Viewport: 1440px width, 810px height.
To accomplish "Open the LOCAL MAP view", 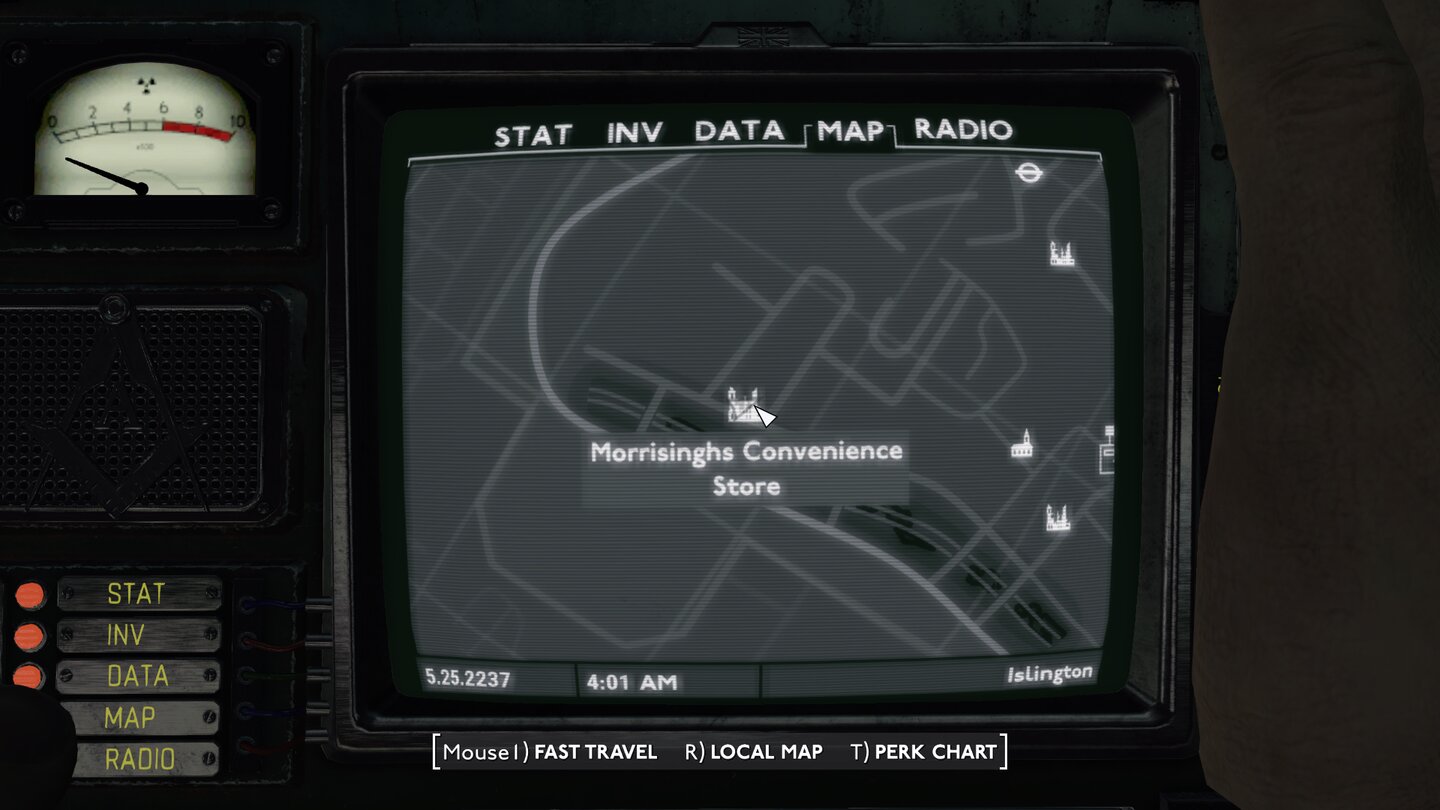I will (766, 752).
